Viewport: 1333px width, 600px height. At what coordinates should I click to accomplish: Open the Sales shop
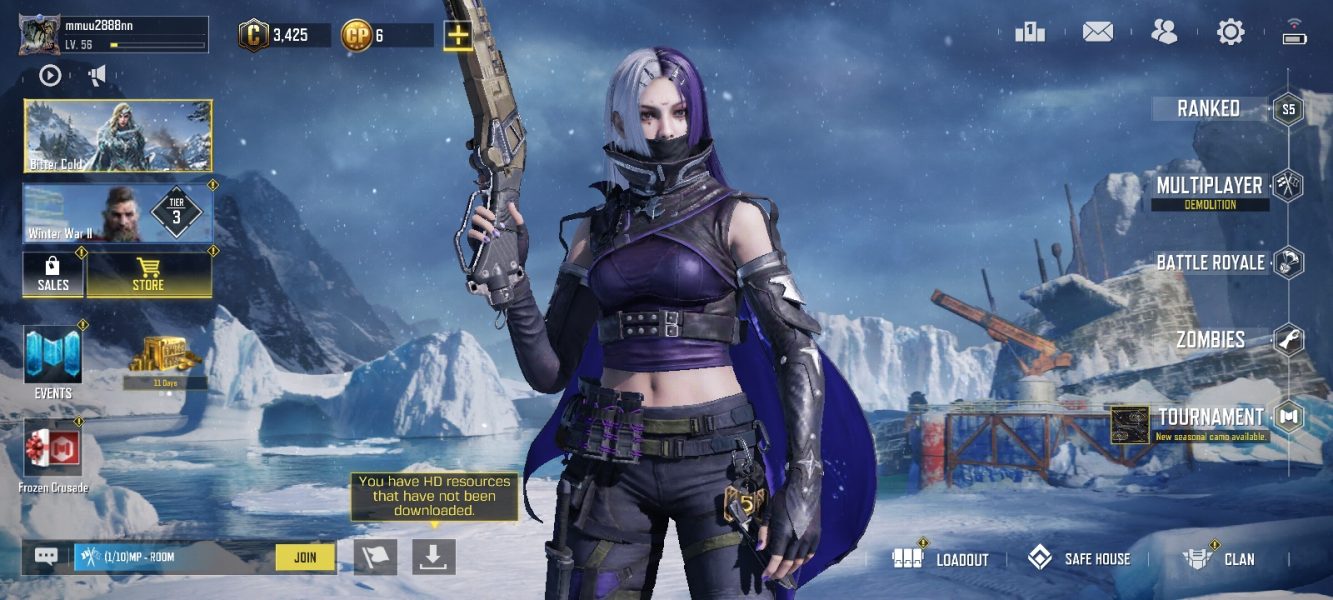[53, 274]
